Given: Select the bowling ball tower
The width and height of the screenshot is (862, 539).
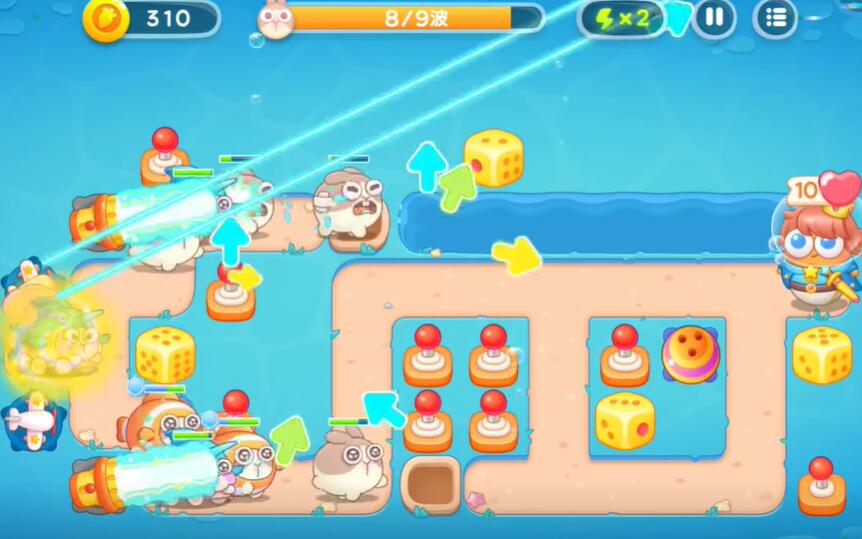Looking at the screenshot, I should [x=689, y=353].
